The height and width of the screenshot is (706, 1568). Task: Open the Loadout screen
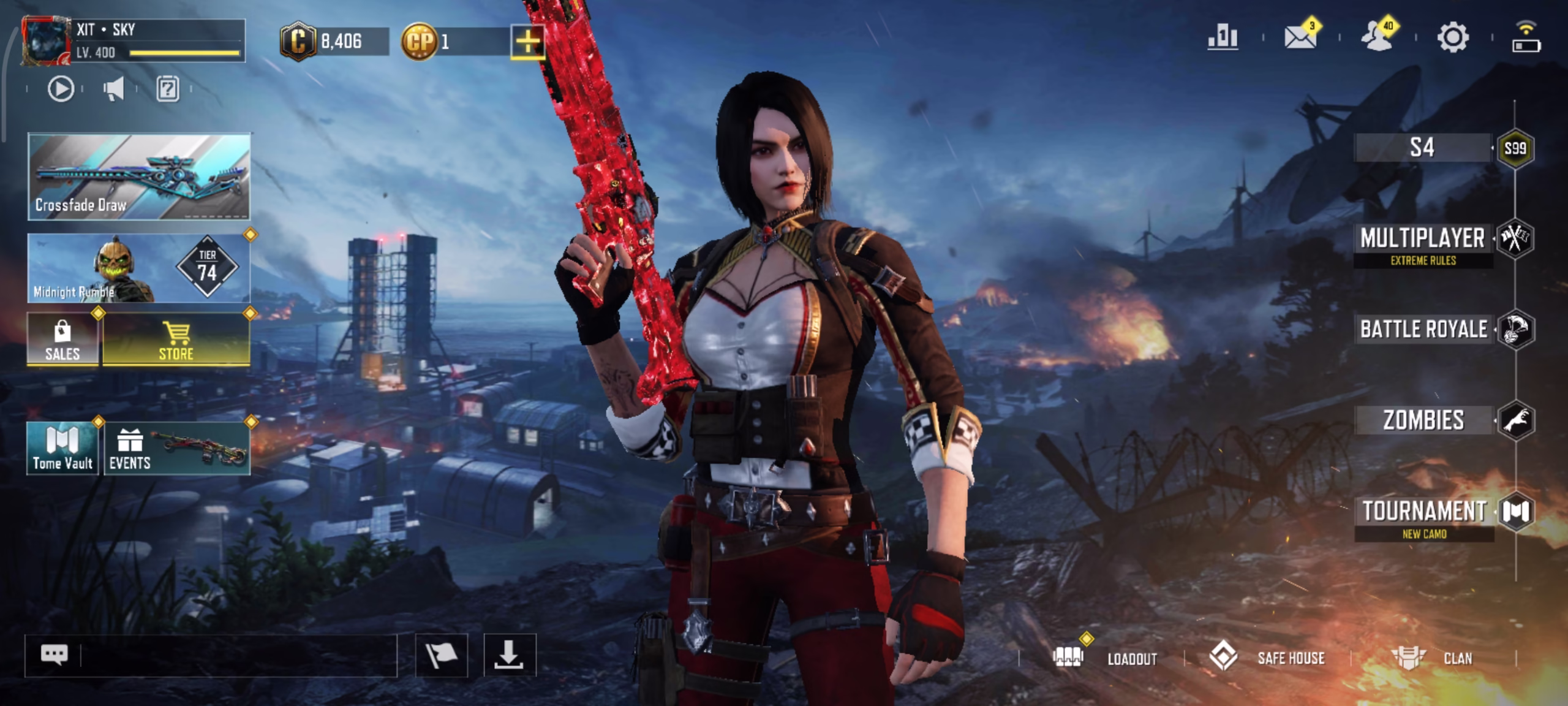(1106, 658)
